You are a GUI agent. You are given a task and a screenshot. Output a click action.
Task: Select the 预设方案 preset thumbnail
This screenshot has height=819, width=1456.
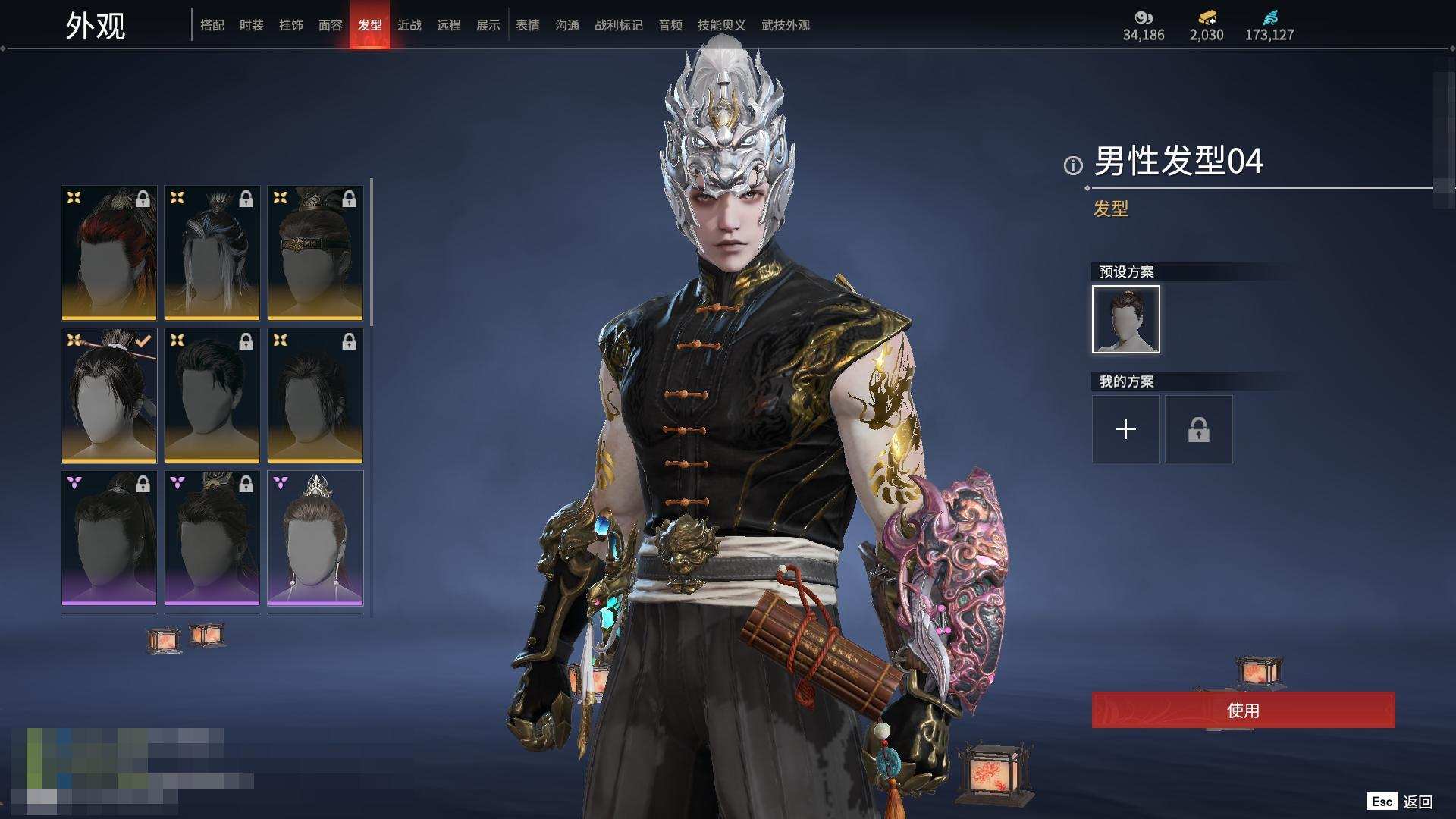point(1126,319)
